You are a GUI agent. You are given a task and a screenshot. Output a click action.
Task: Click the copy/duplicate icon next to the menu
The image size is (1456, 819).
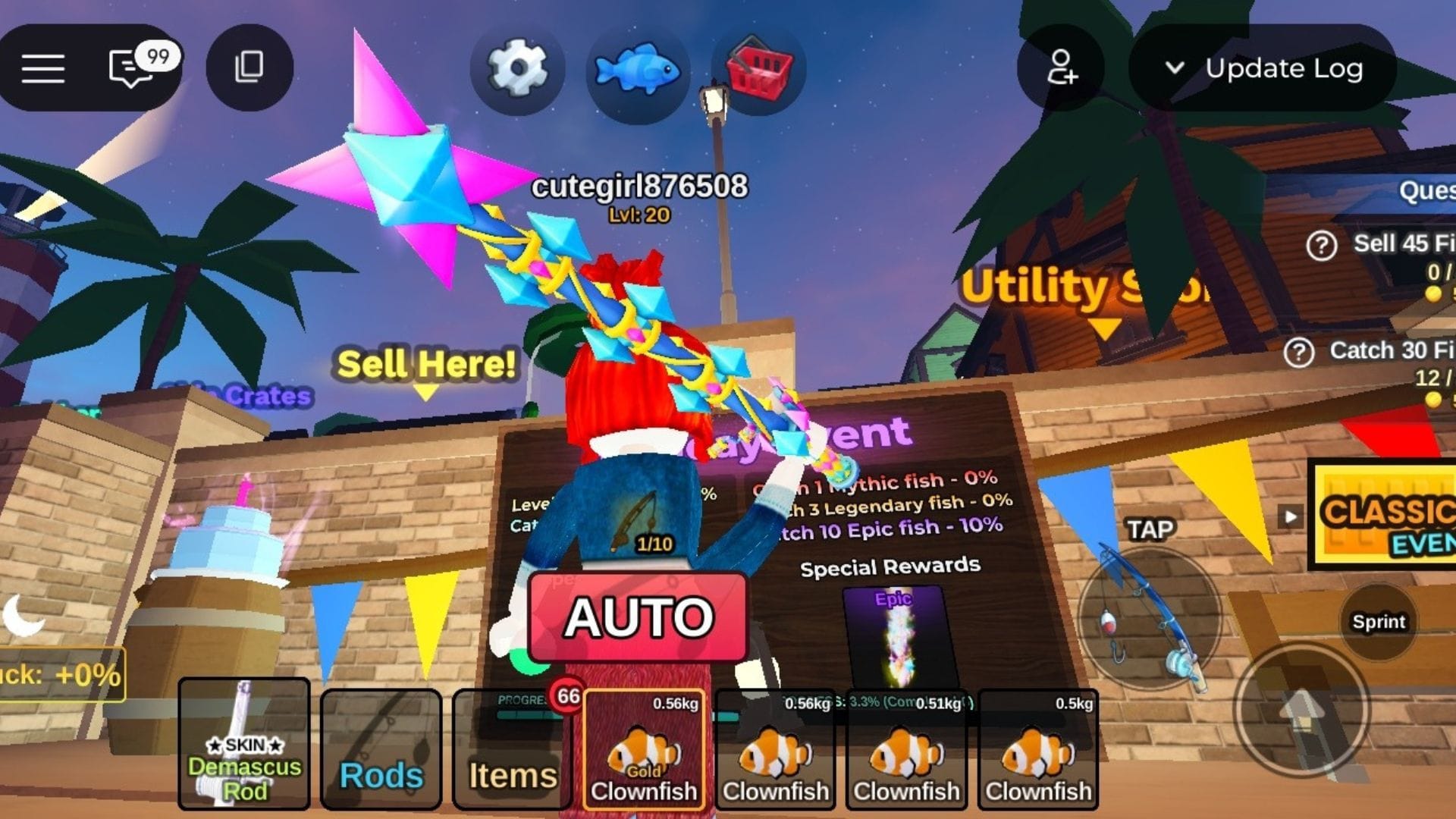coord(249,67)
